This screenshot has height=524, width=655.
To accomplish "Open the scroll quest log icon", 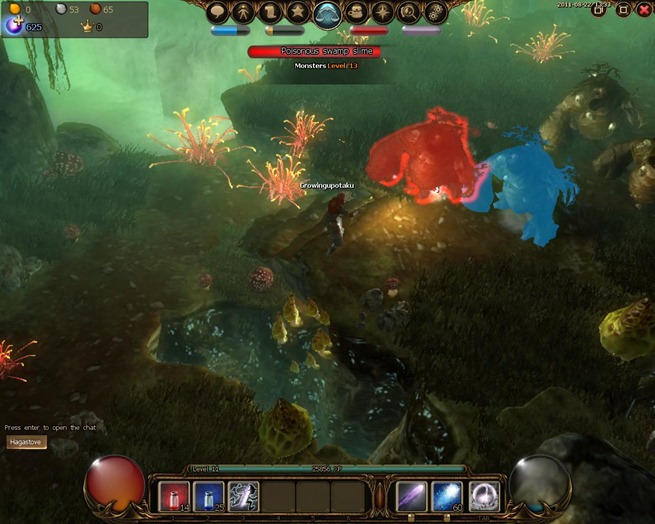I will 271,12.
